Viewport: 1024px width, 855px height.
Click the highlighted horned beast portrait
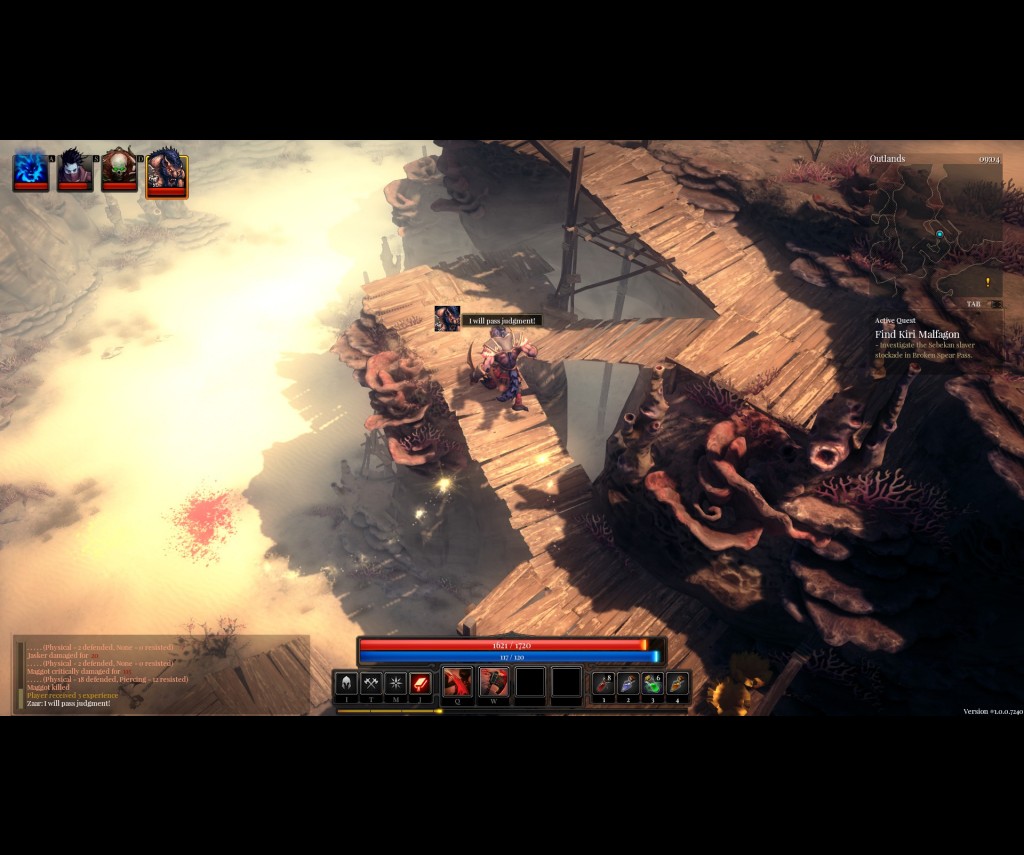[x=166, y=172]
